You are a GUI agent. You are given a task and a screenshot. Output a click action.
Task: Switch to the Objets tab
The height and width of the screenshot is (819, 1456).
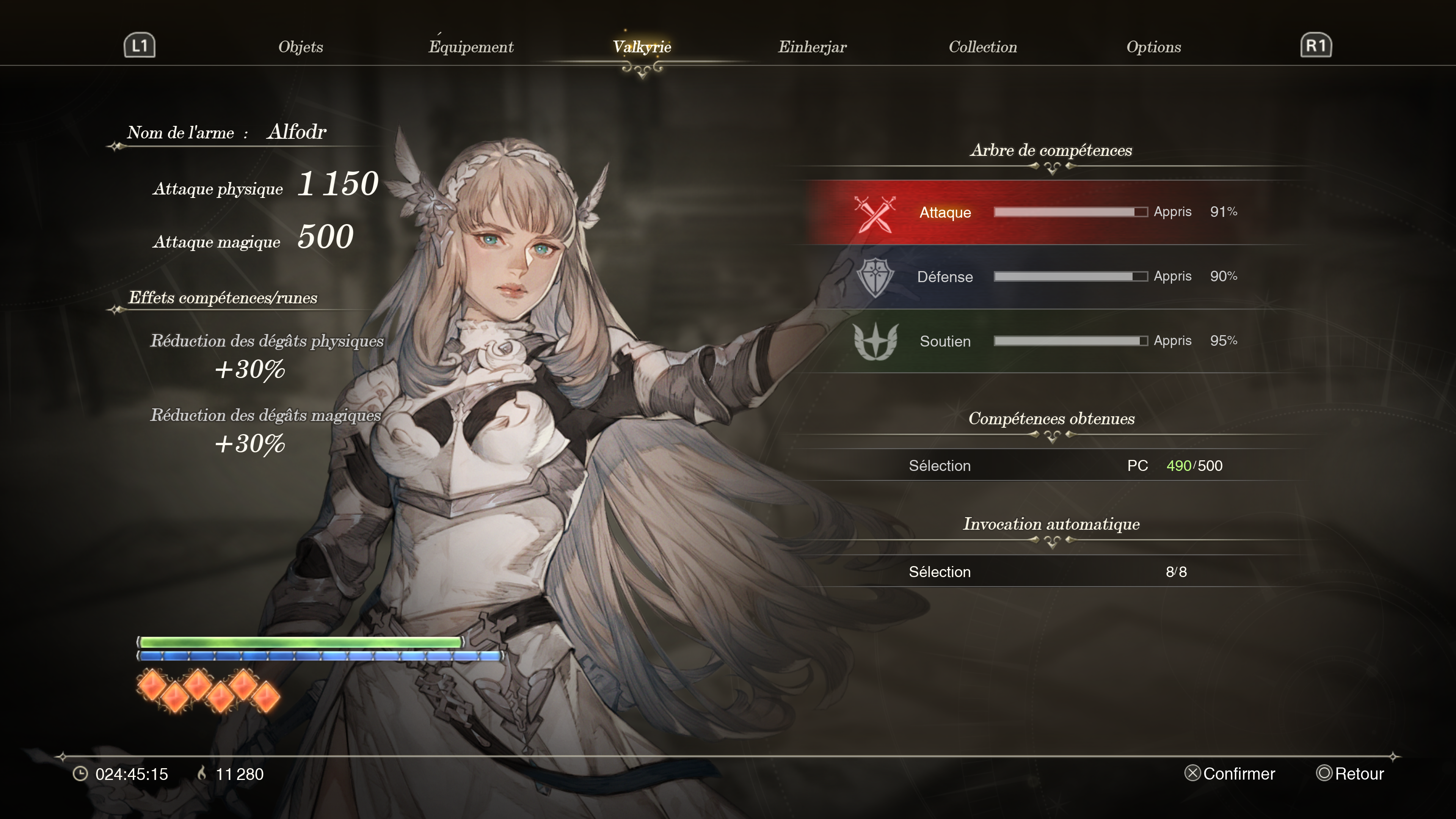(x=300, y=47)
